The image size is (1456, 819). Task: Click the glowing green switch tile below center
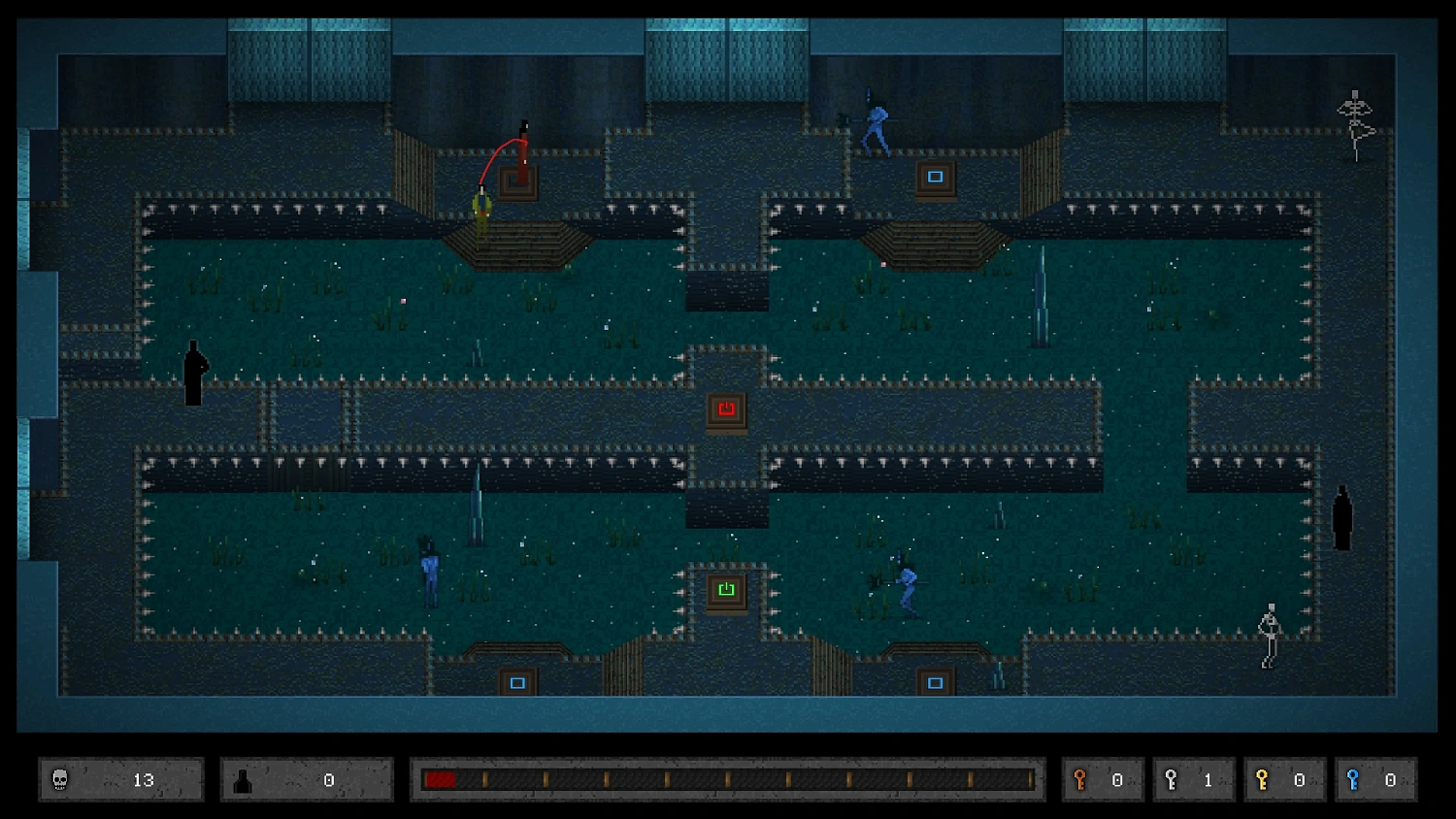726,588
